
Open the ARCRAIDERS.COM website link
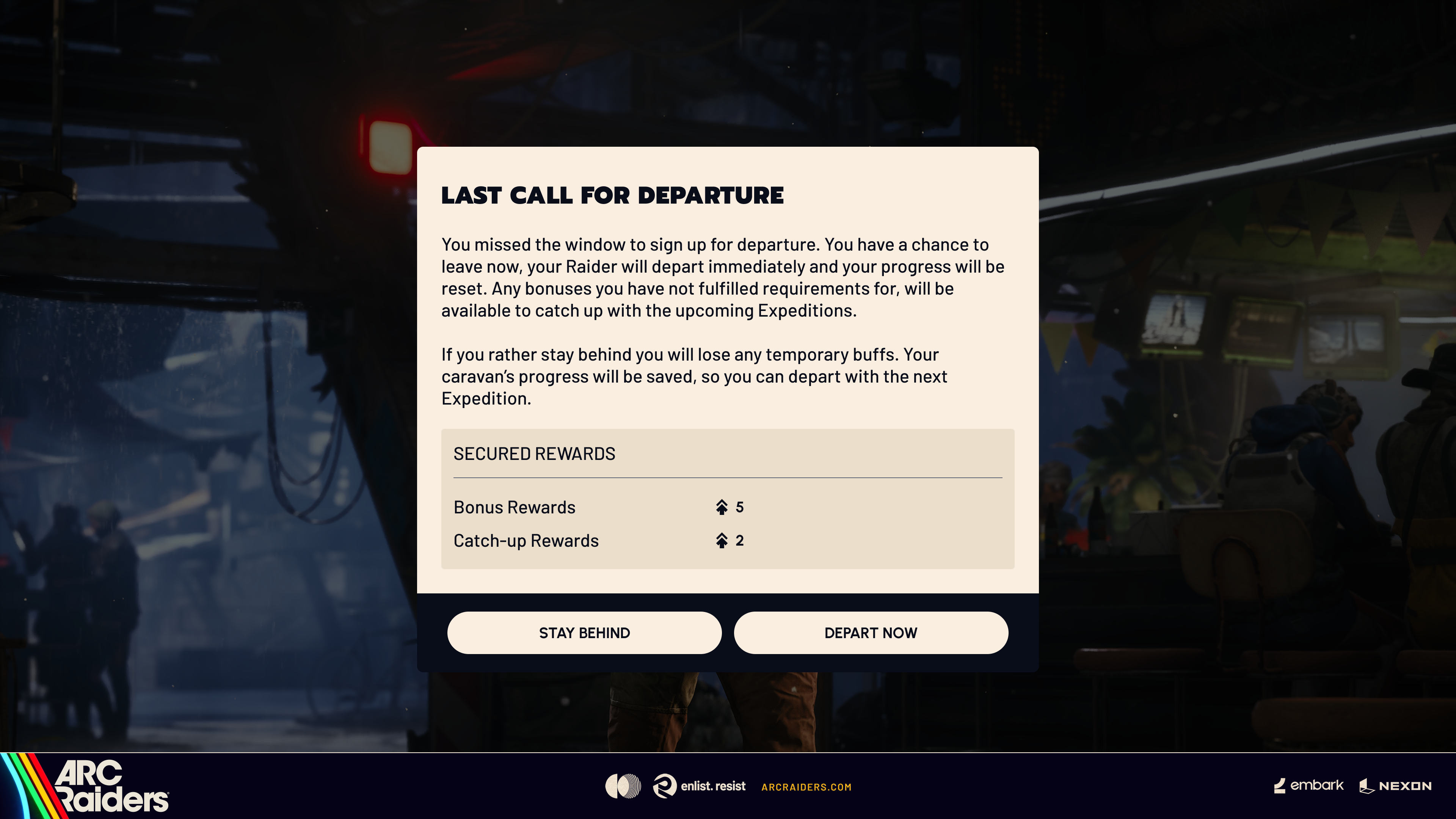click(806, 787)
